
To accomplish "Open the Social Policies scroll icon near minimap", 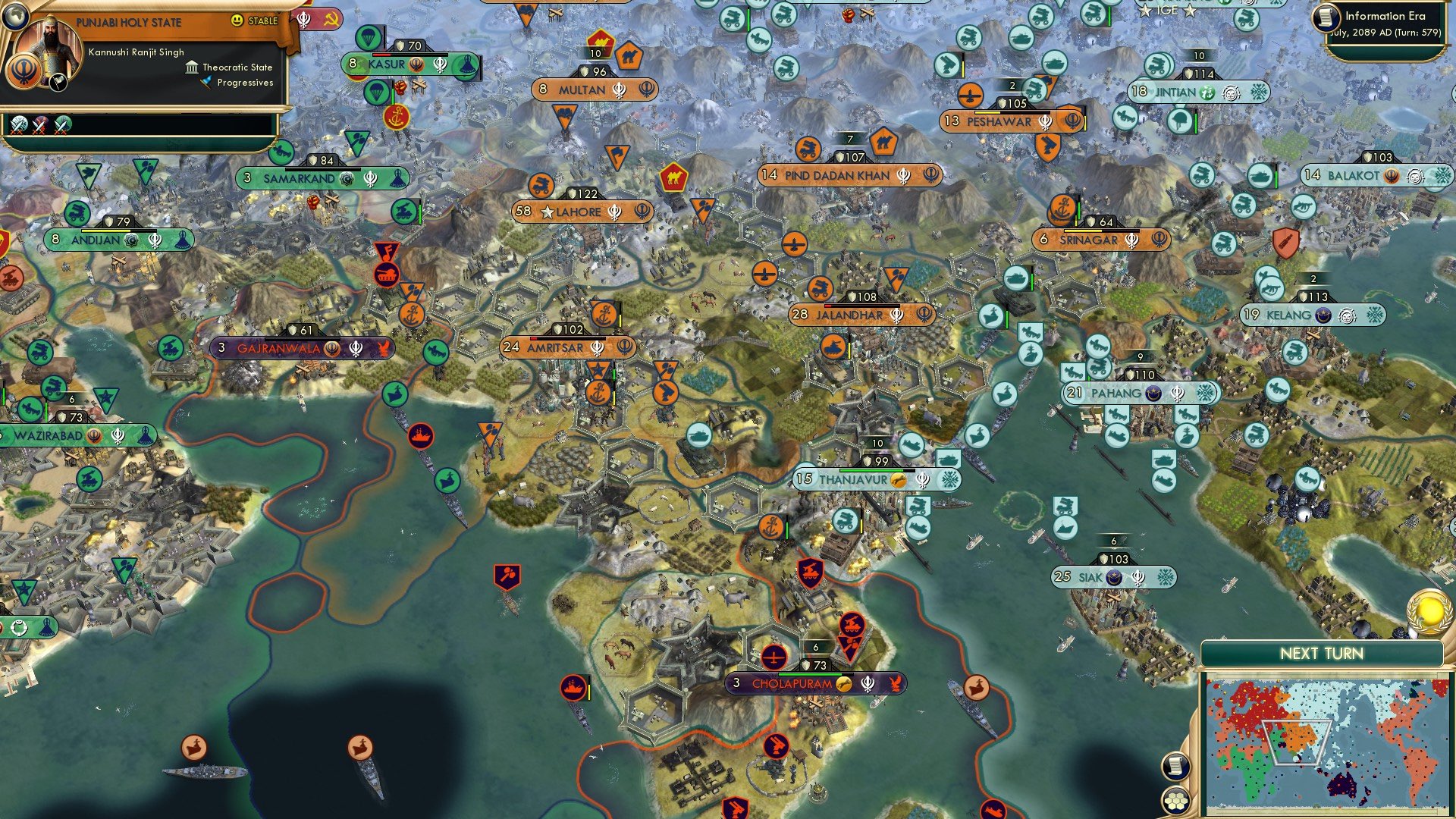I will [1177, 767].
